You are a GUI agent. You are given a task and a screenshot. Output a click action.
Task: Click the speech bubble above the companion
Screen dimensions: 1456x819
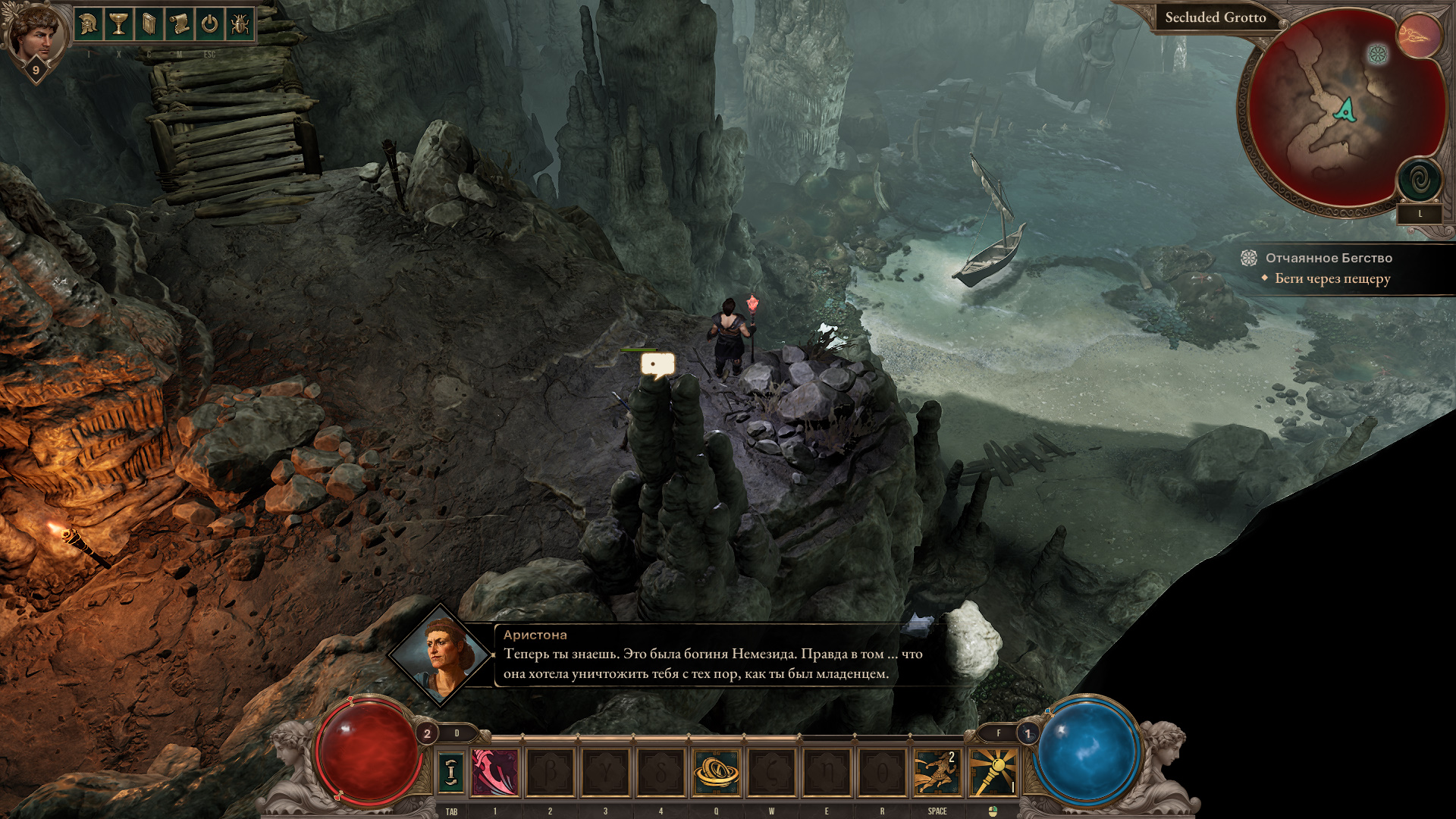(x=657, y=366)
